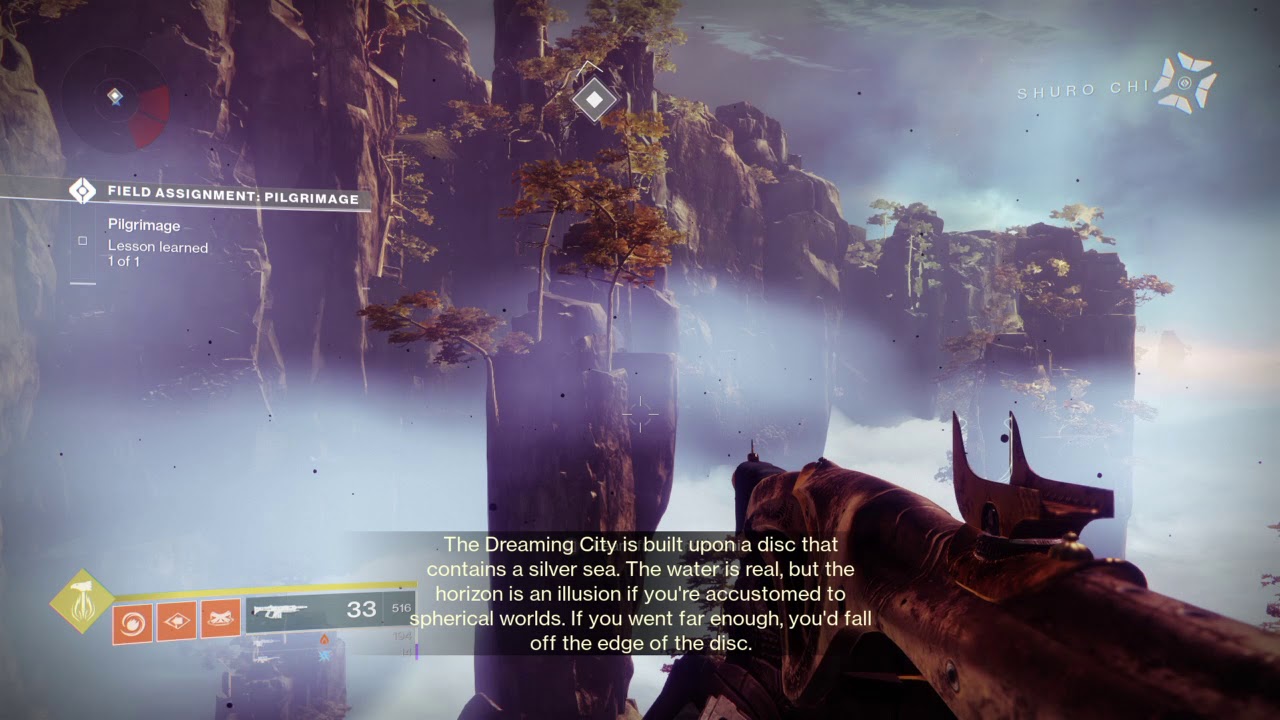Click the Shuro Chi emblem icon
Image resolution: width=1280 pixels, height=720 pixels.
tap(1184, 82)
